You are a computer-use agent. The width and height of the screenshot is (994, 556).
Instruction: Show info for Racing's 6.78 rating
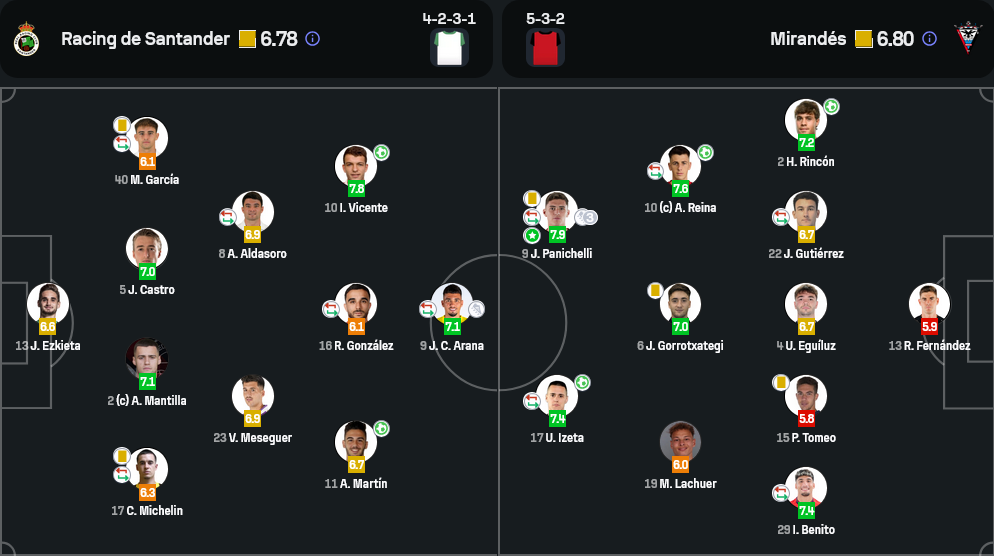click(x=312, y=39)
